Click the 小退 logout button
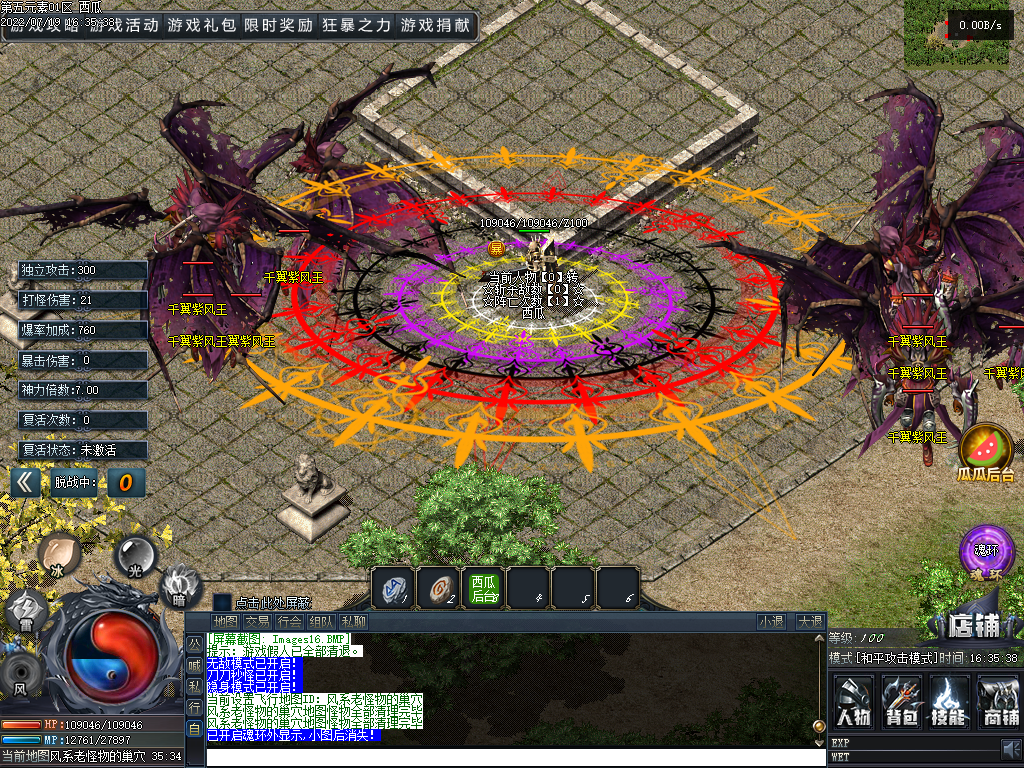1024x768 pixels. coord(771,621)
